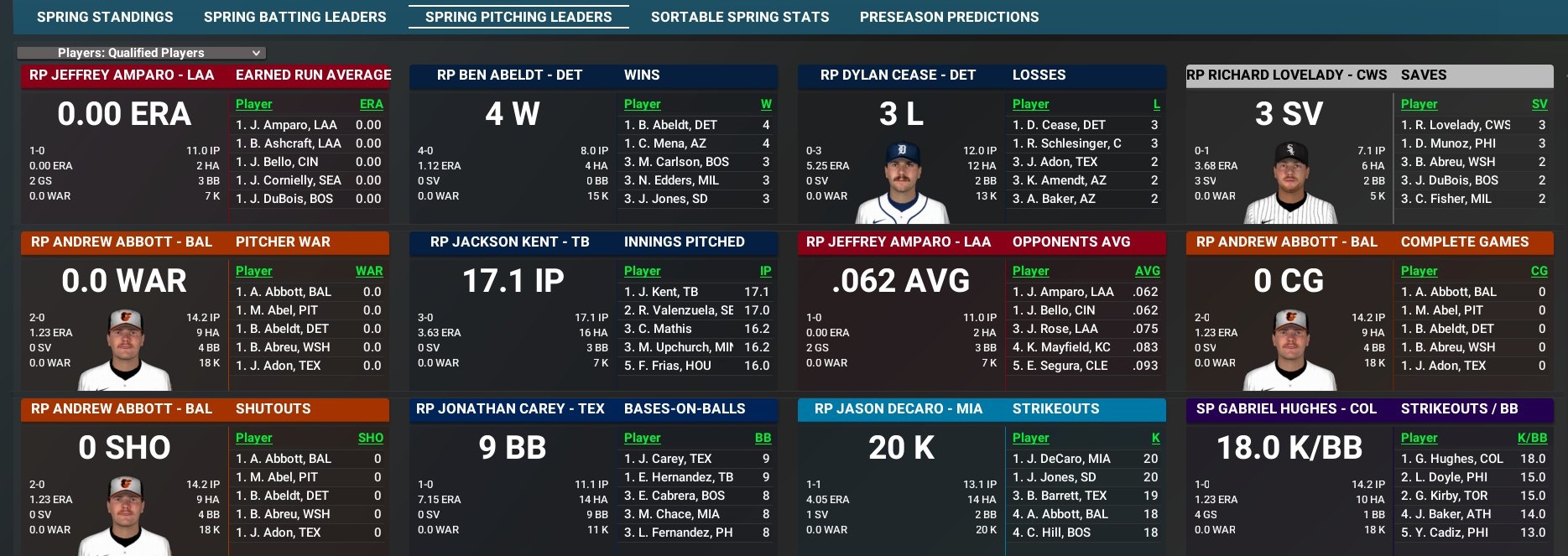Viewport: 1568px width, 556px height.
Task: View the Preseason Predictions tab
Action: (x=949, y=17)
